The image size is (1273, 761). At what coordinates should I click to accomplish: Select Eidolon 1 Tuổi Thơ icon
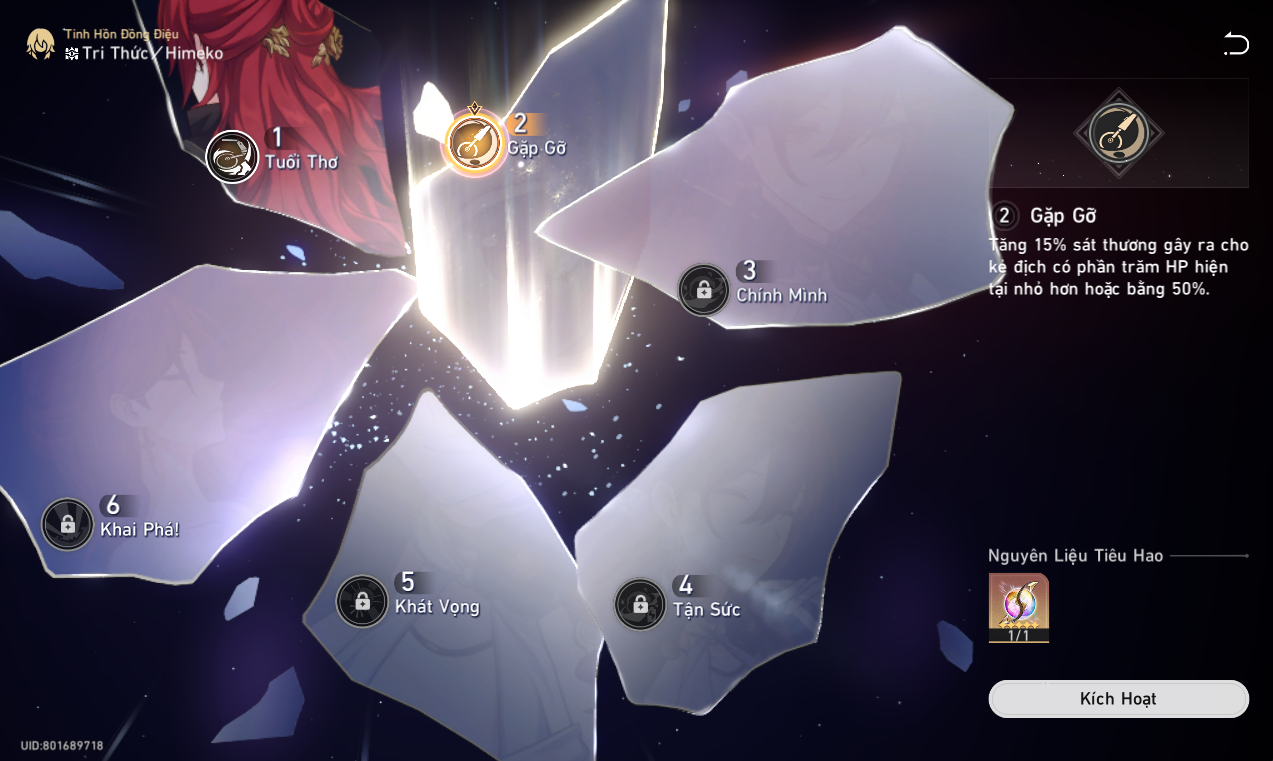(x=232, y=157)
